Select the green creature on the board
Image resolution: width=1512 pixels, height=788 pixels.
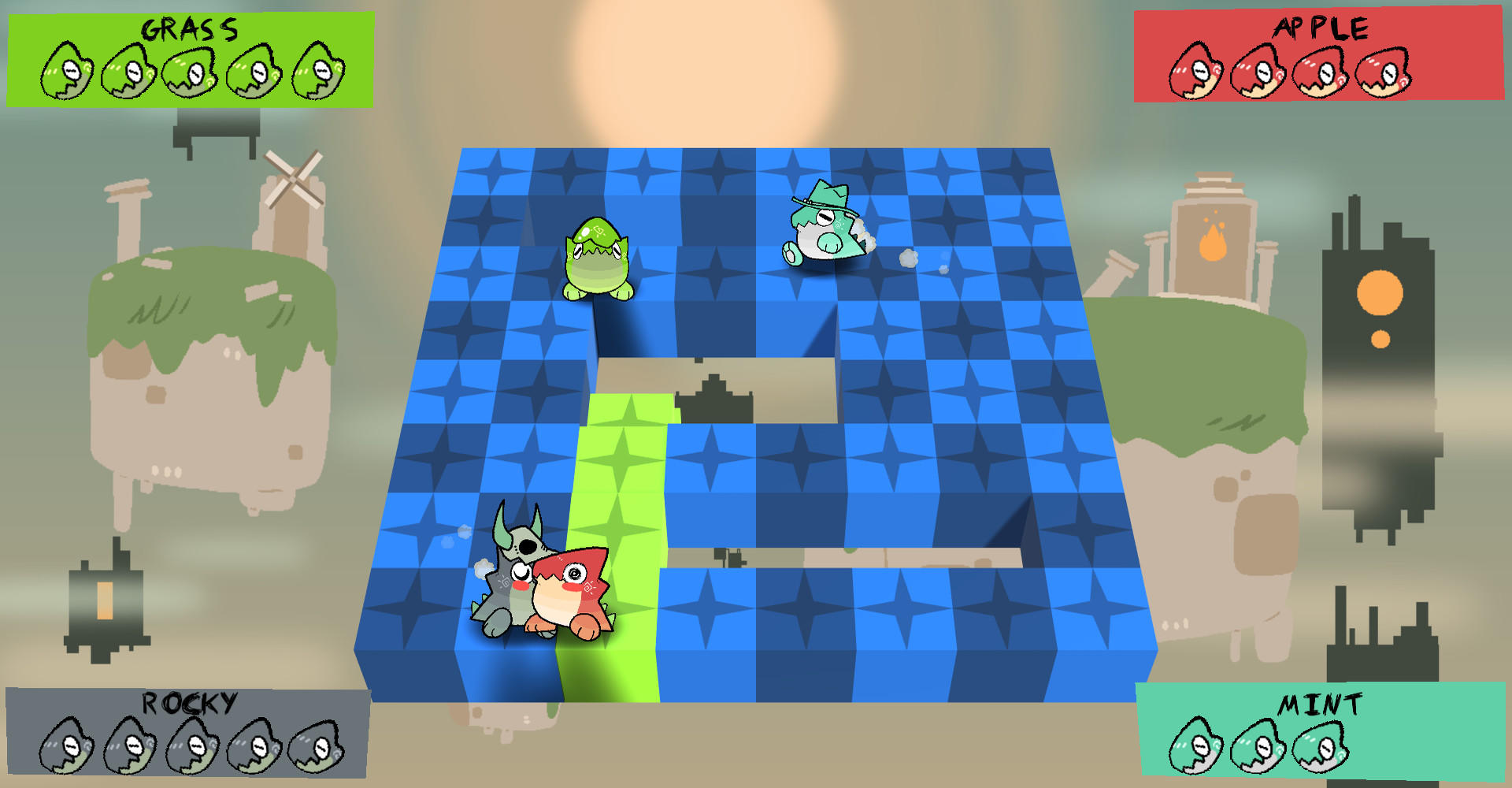(x=598, y=260)
